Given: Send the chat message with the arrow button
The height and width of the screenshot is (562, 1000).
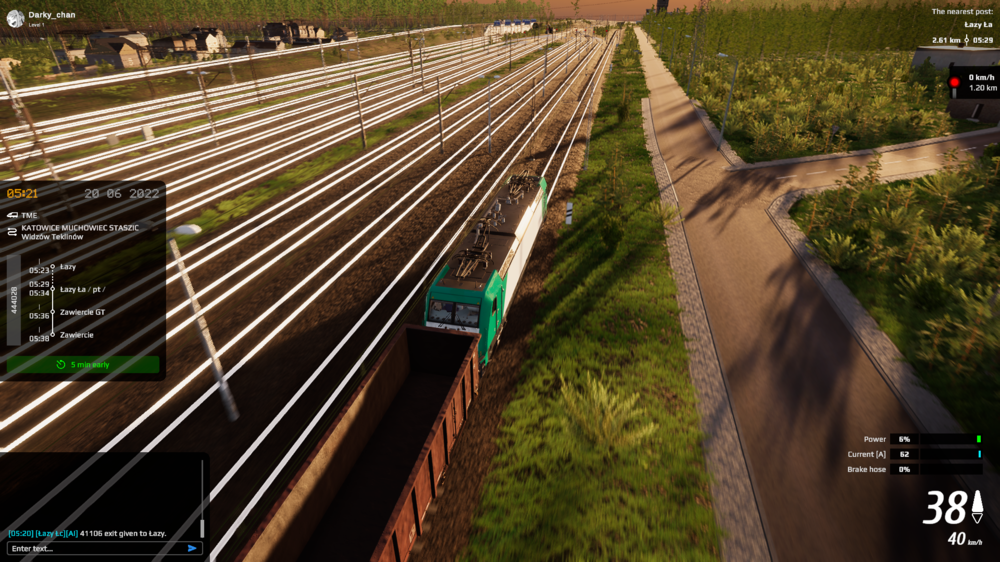Looking at the screenshot, I should pos(192,548).
